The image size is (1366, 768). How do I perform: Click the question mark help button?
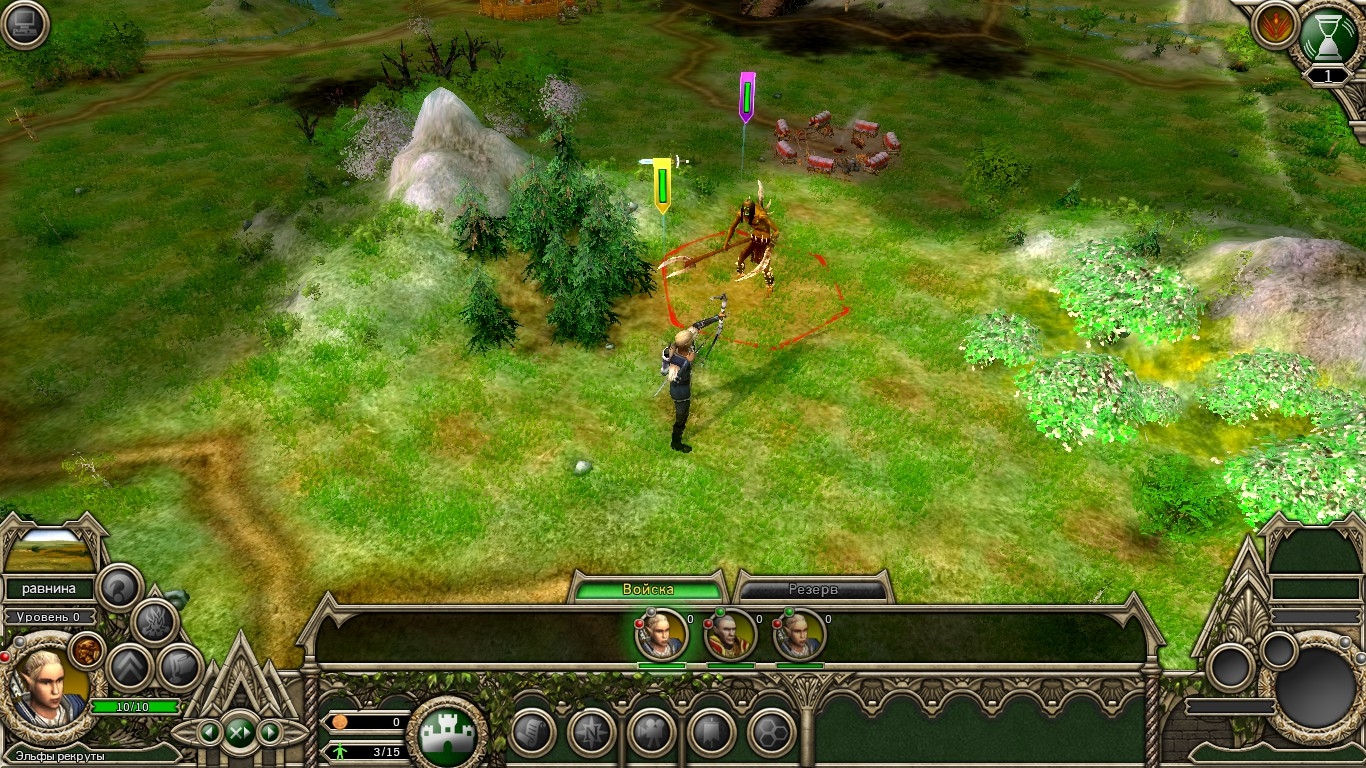tap(120, 587)
